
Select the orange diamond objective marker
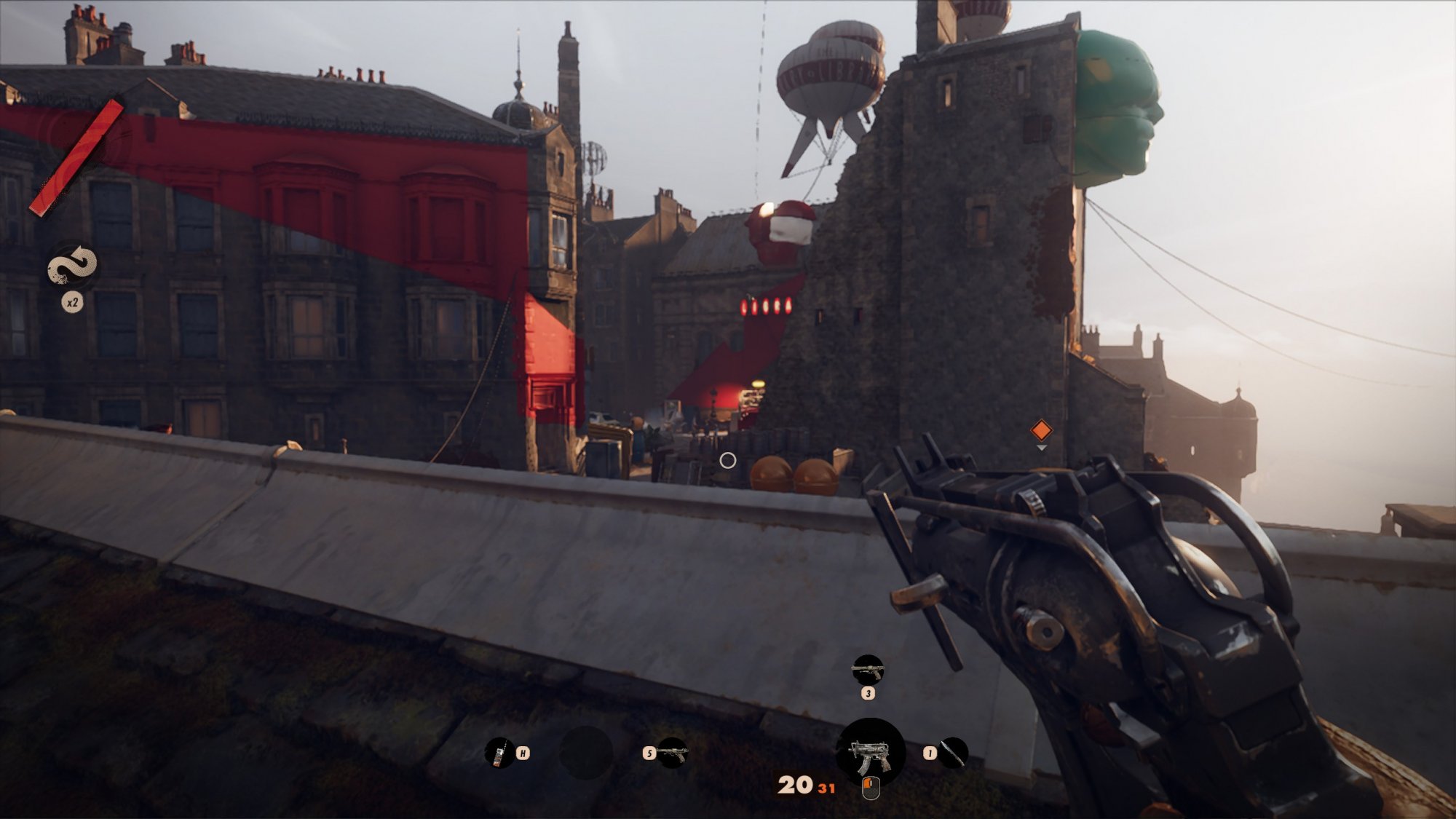[x=1041, y=430]
